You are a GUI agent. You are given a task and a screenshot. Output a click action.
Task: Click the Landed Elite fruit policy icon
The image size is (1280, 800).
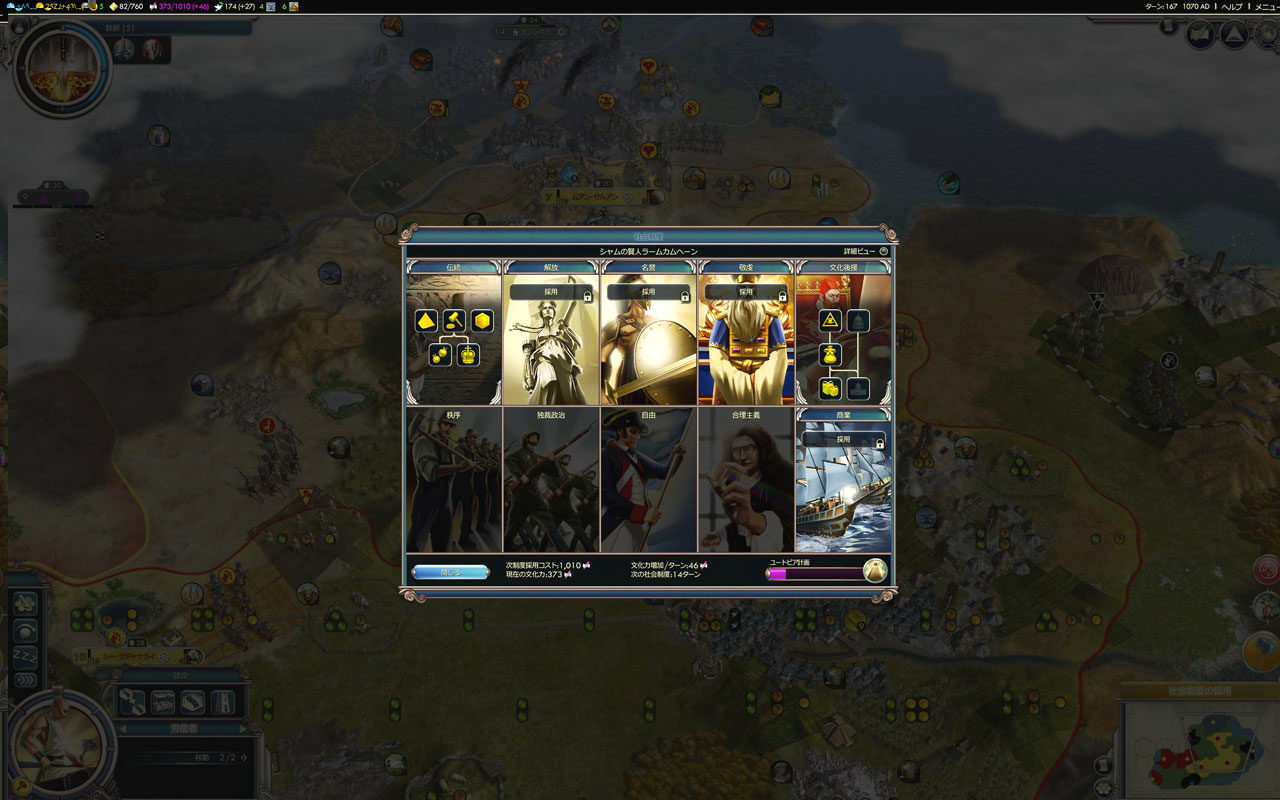coord(441,354)
